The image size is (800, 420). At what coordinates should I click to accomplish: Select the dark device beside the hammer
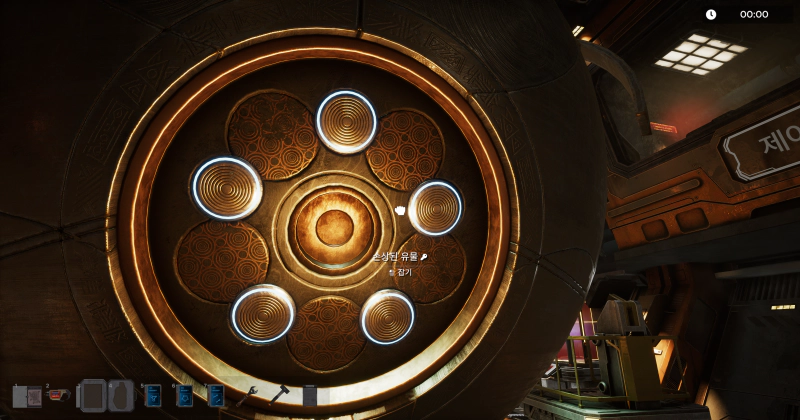point(310,396)
